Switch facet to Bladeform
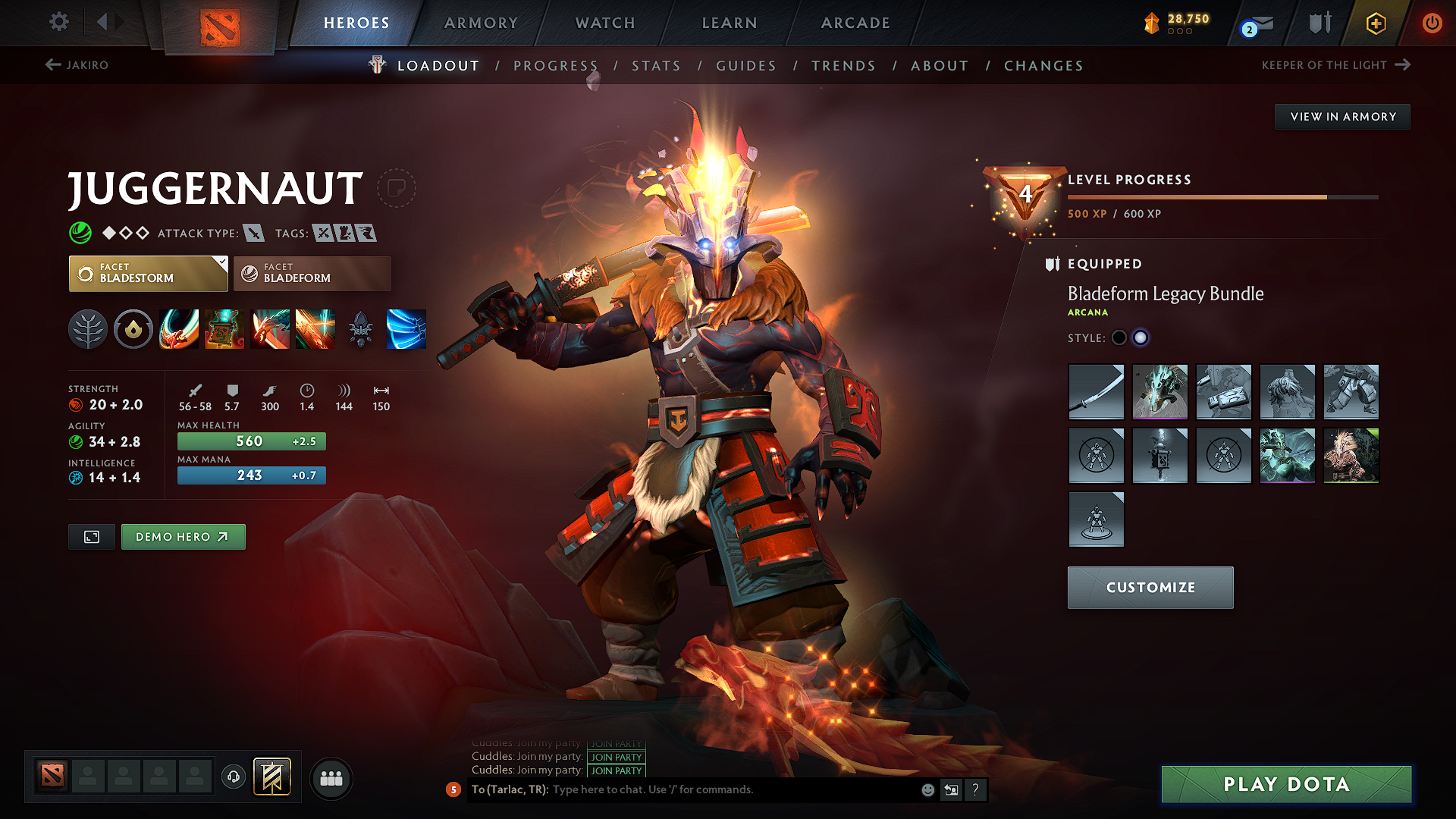This screenshot has width=1456, height=819. tap(312, 273)
